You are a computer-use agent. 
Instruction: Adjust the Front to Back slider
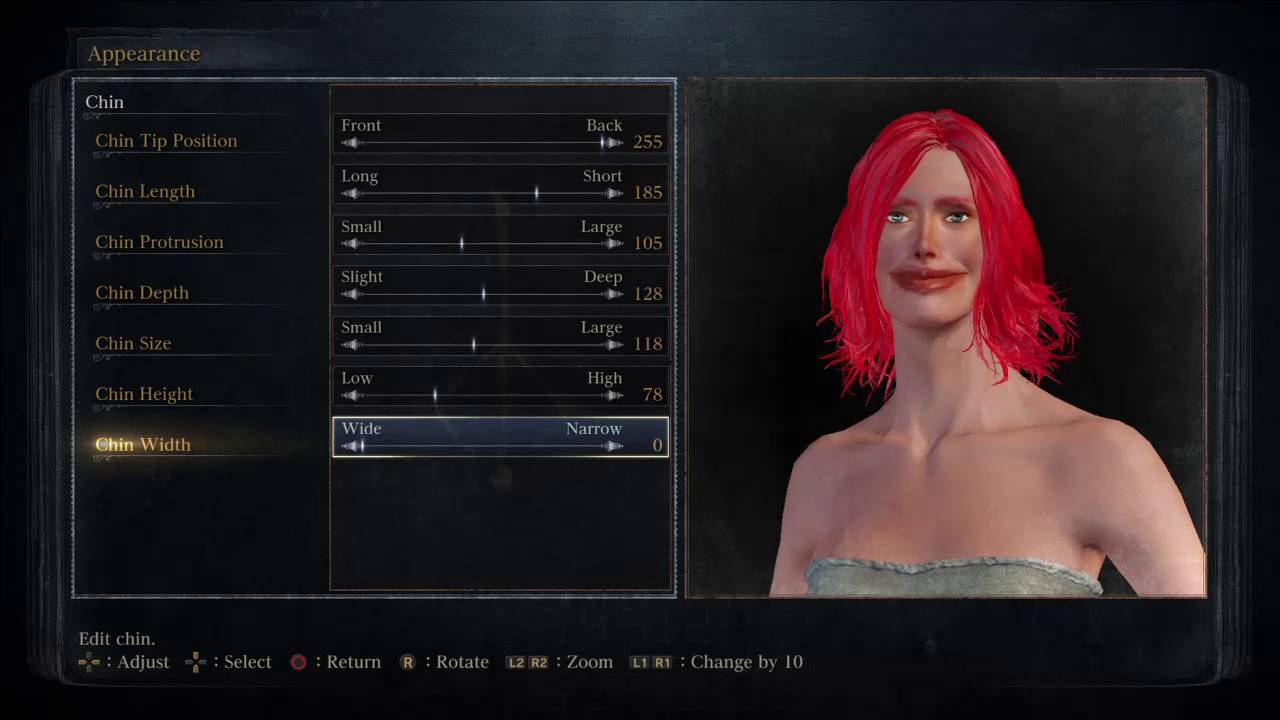click(x=482, y=143)
